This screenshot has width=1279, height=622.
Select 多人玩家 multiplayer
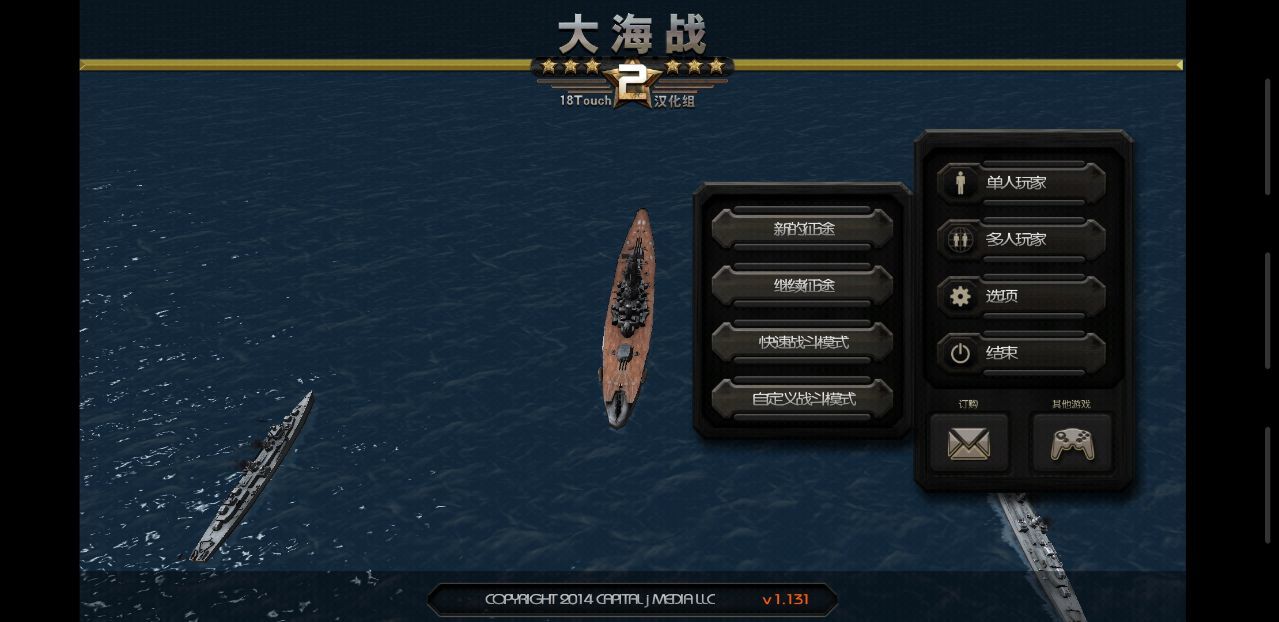pyautogui.click(x=1021, y=239)
